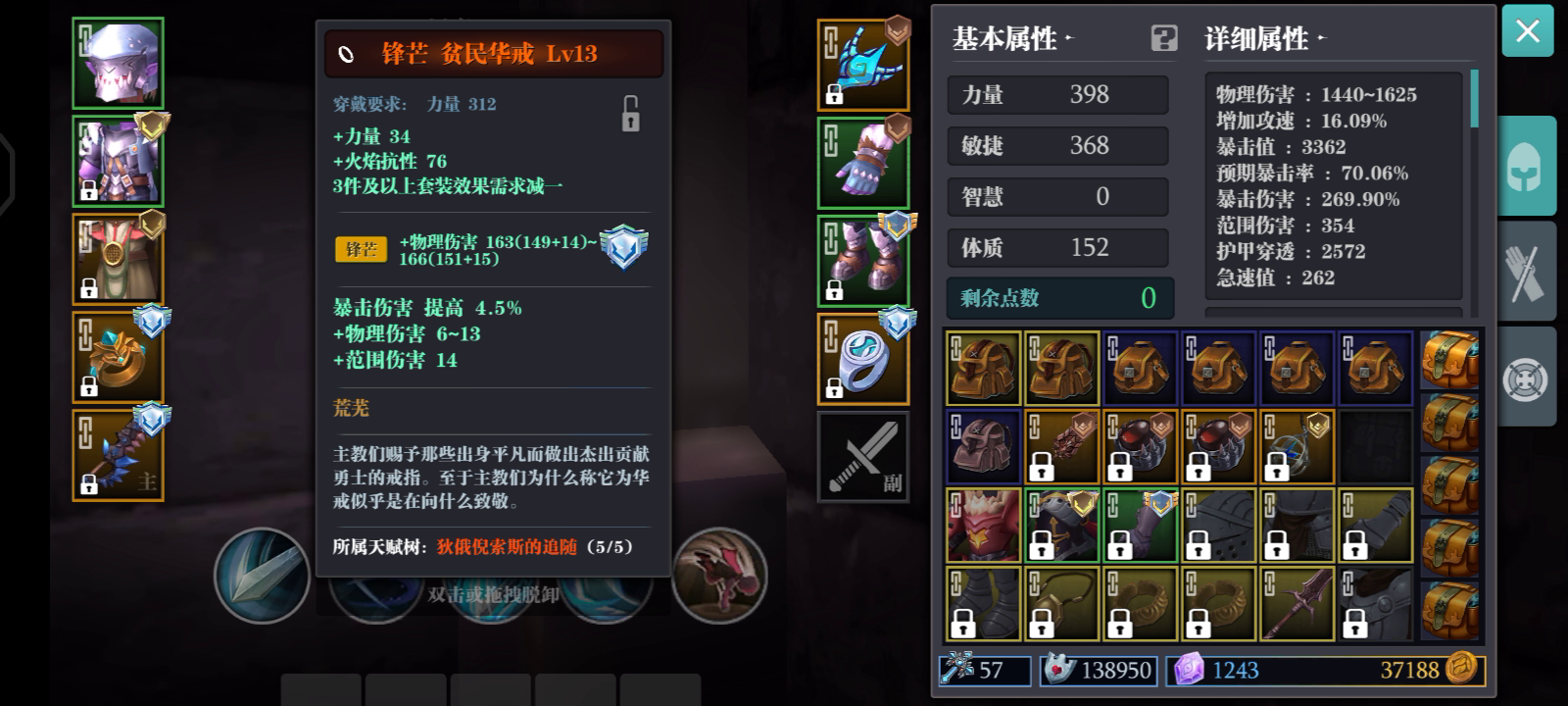Select the equipped amulet collar slot
1568x706 pixels.
(x=118, y=258)
